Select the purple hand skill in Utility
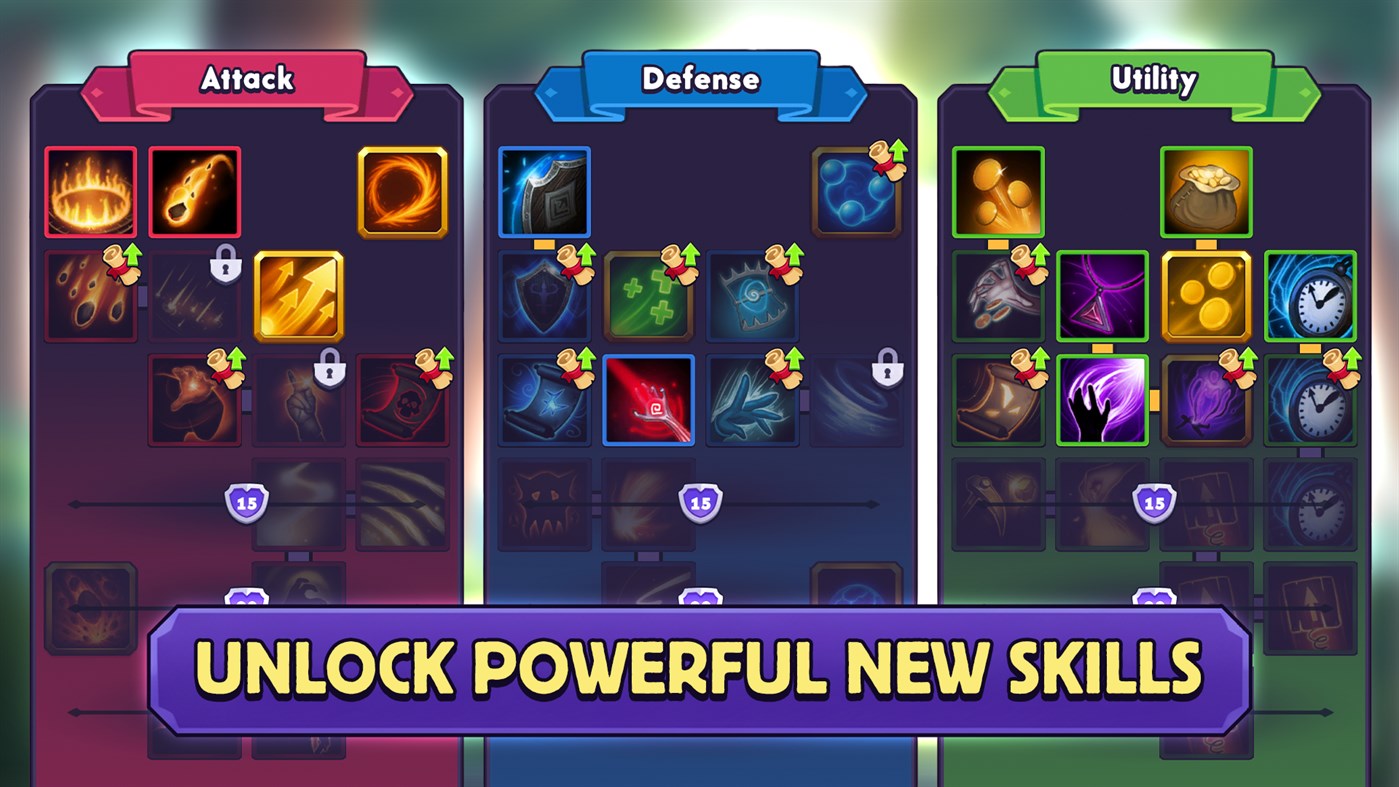 tap(1101, 400)
